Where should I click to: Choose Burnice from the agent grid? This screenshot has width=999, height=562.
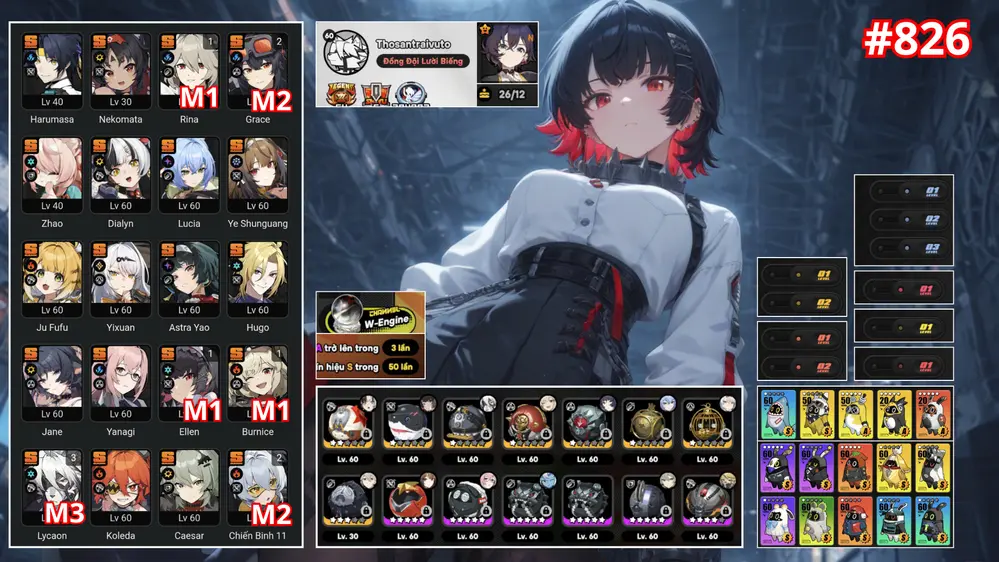coord(258,383)
